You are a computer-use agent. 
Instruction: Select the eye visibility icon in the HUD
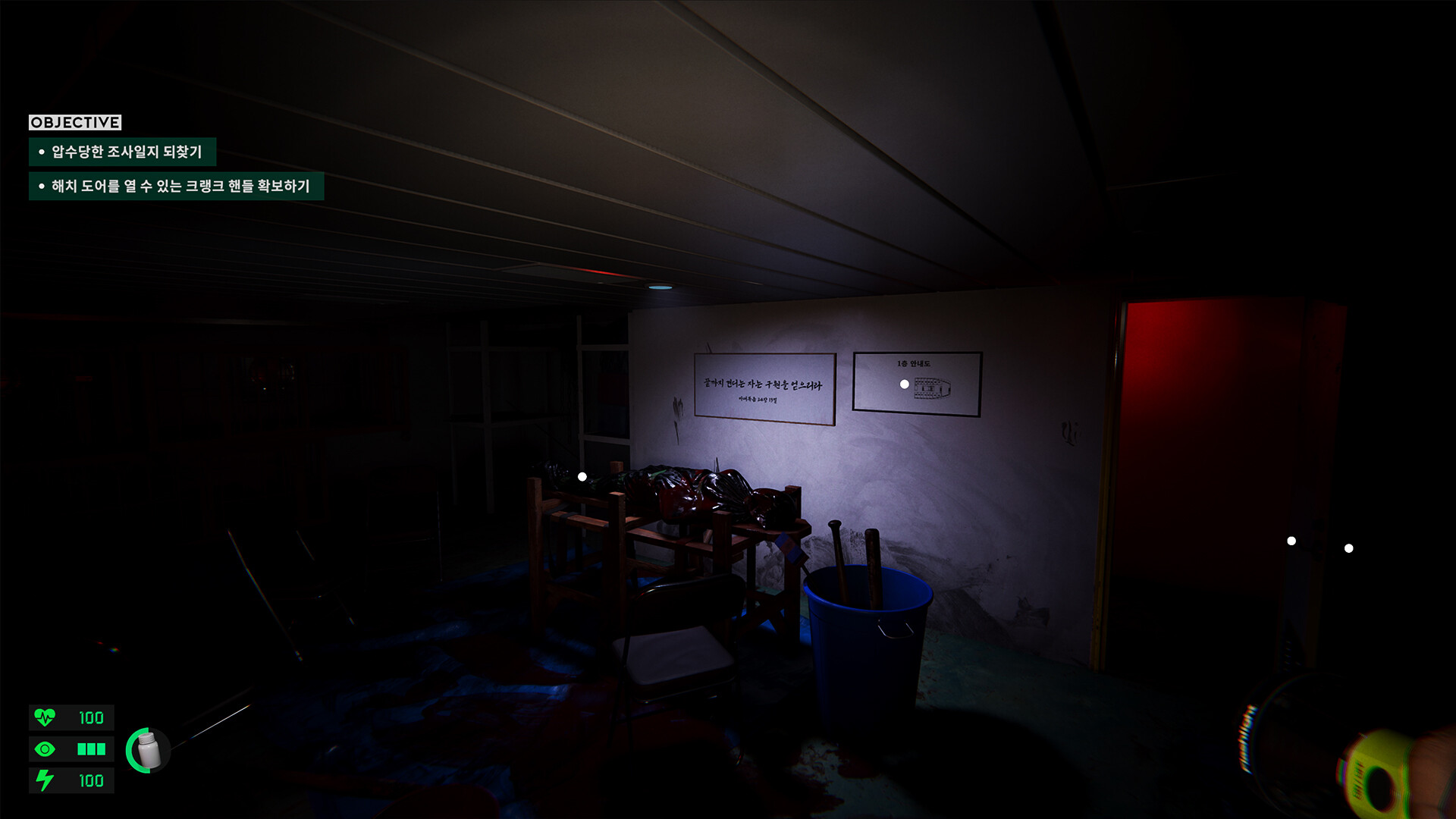tap(45, 749)
